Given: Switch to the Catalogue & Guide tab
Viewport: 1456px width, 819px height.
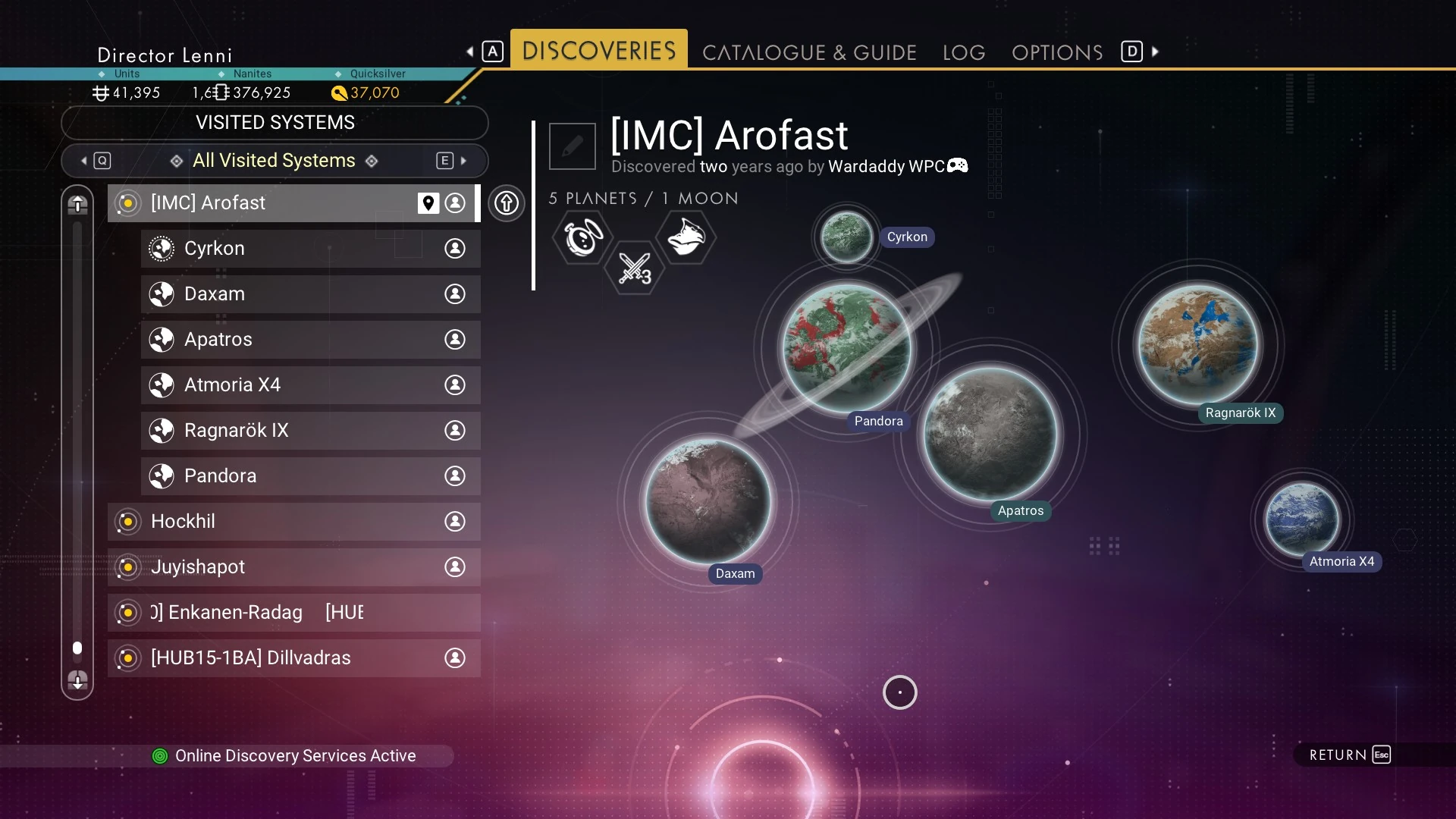Looking at the screenshot, I should [x=809, y=52].
